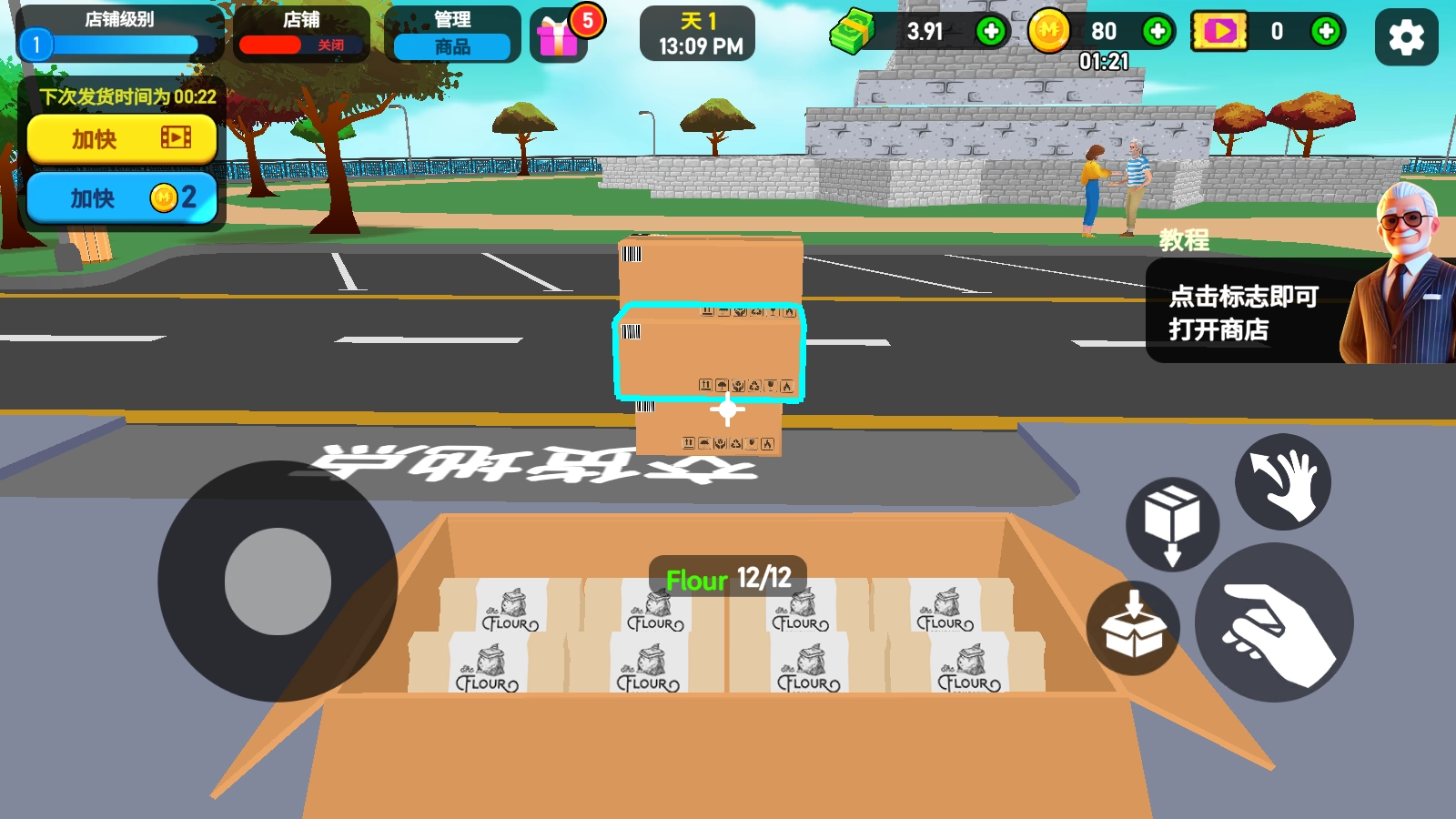Add gold coins with green plus
The height and width of the screenshot is (819, 1456).
click(x=1157, y=32)
